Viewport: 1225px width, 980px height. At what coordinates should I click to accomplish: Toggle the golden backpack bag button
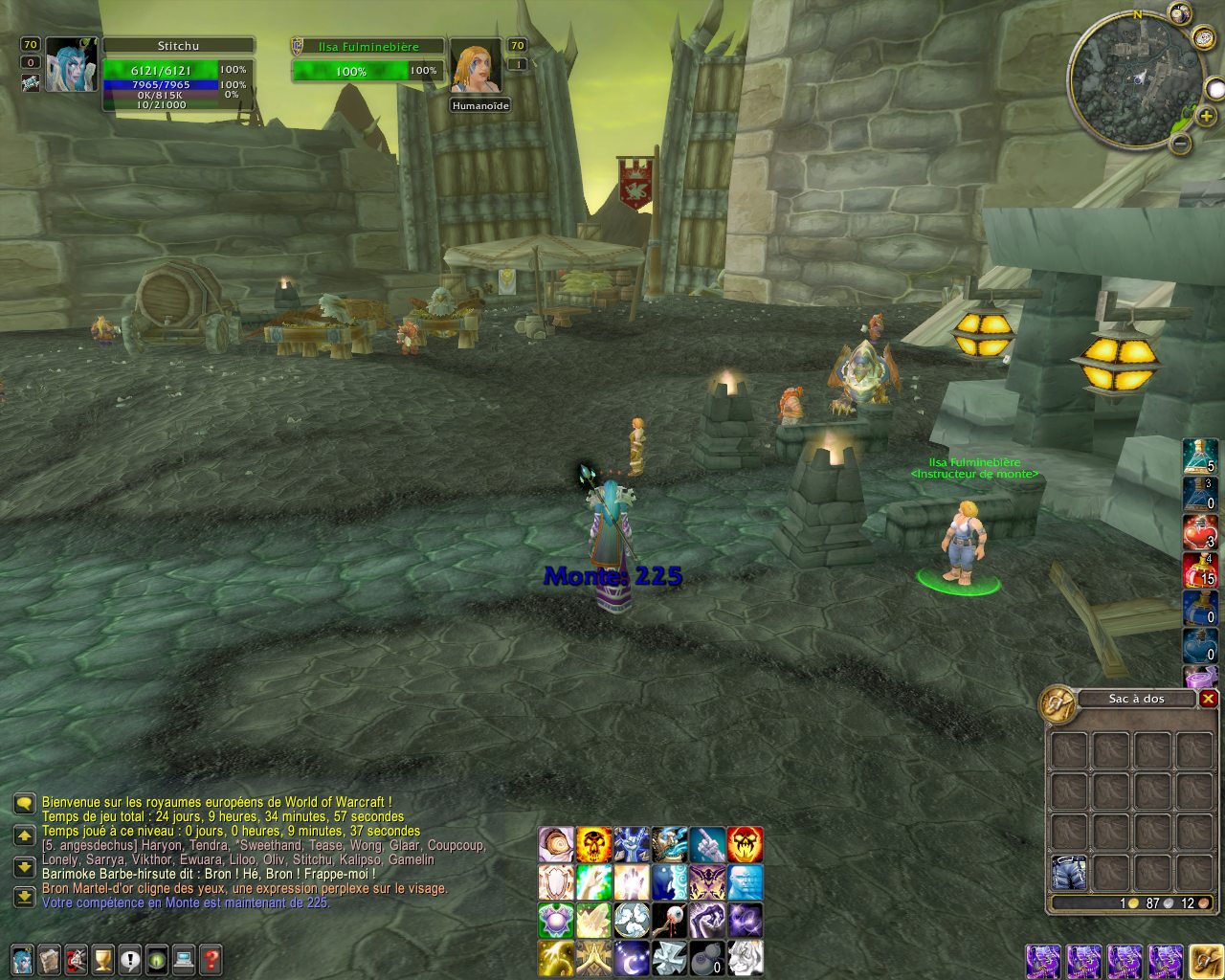1205,961
